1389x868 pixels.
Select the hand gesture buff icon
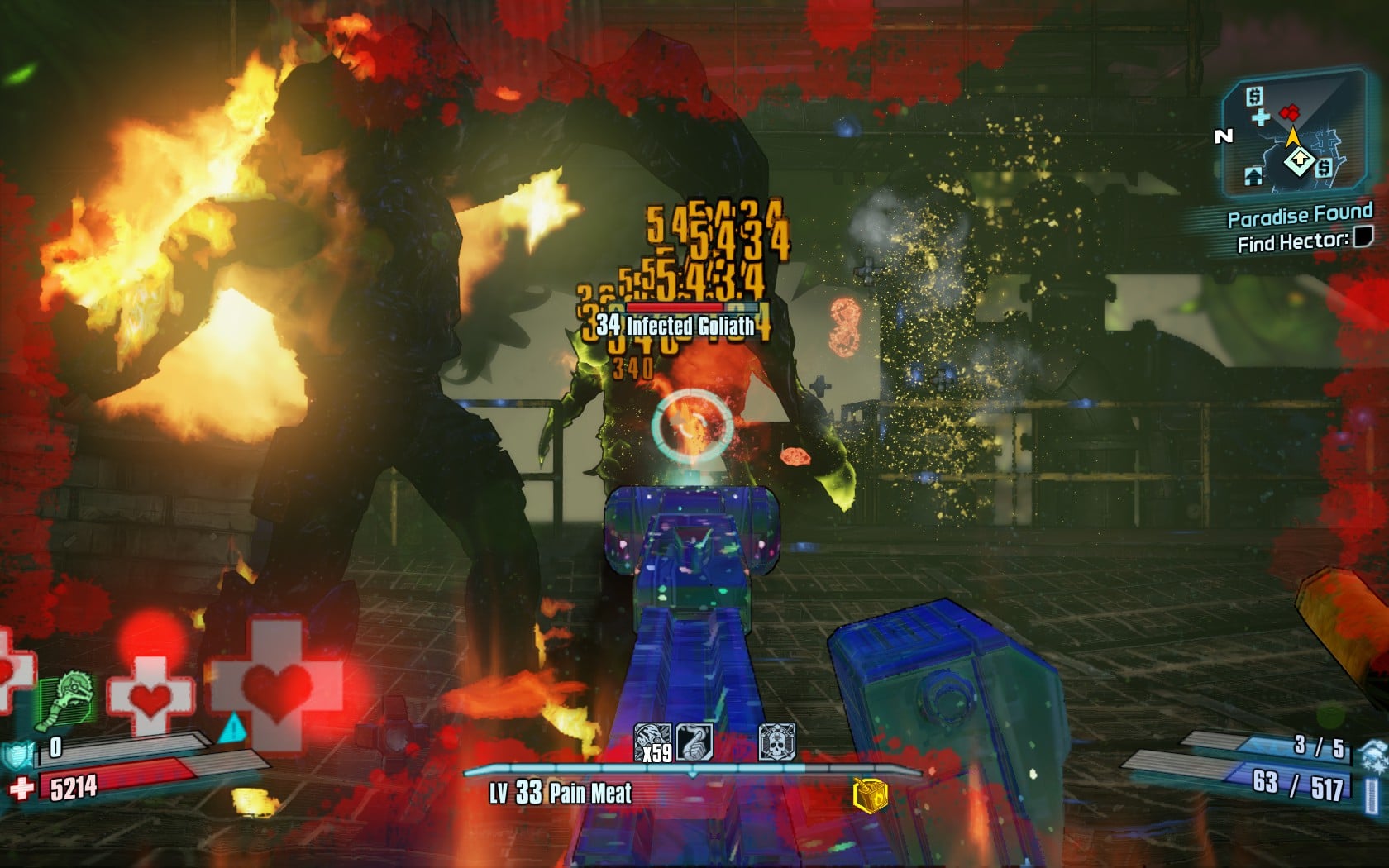pyautogui.click(x=694, y=743)
